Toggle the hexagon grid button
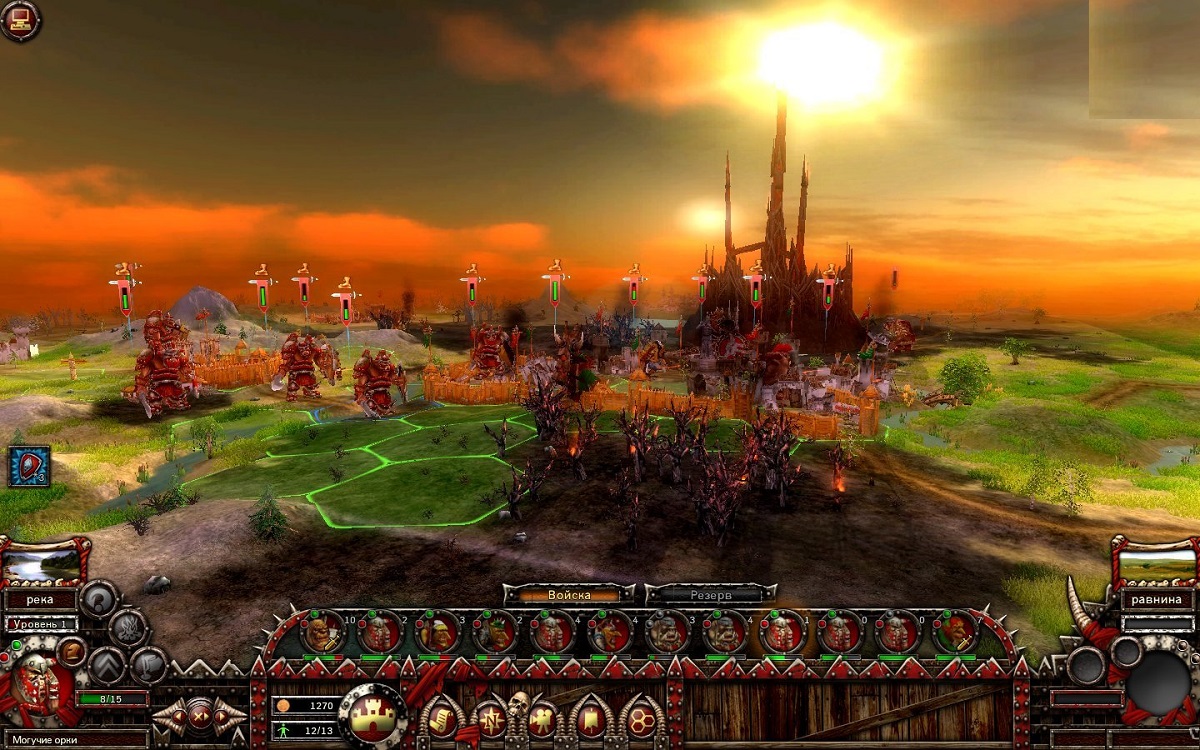 [642, 718]
